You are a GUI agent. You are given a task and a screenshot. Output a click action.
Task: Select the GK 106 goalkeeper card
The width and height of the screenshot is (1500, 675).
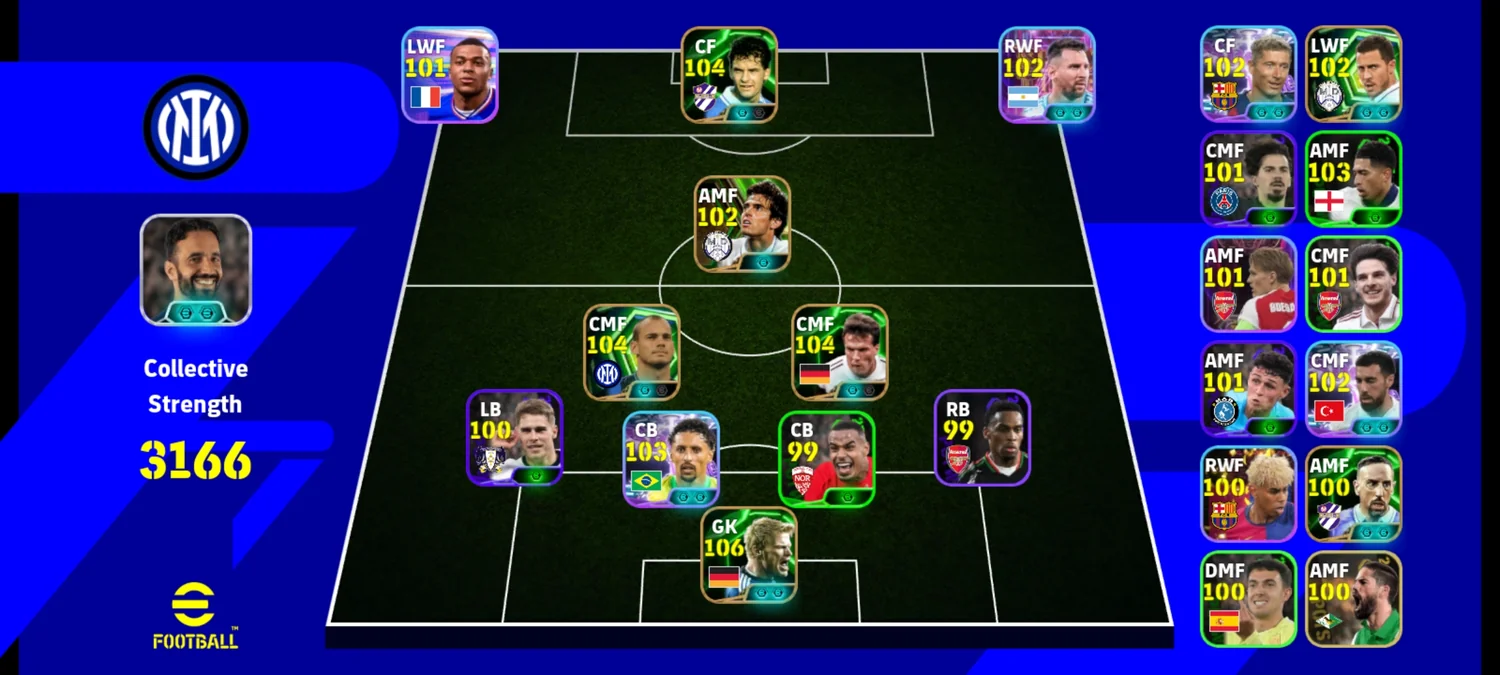point(749,555)
